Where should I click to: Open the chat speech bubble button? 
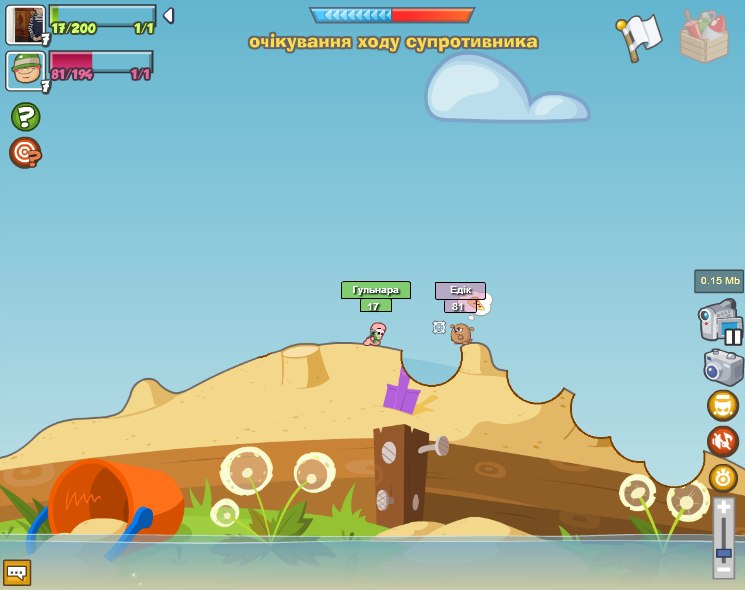pyautogui.click(x=17, y=572)
